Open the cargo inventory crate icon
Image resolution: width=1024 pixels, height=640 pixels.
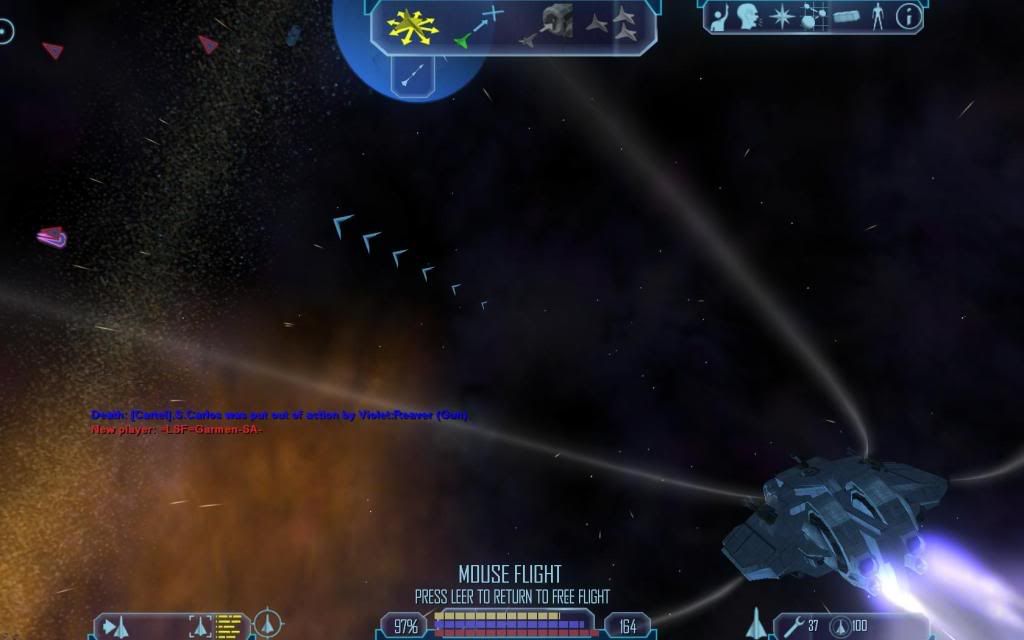point(846,16)
